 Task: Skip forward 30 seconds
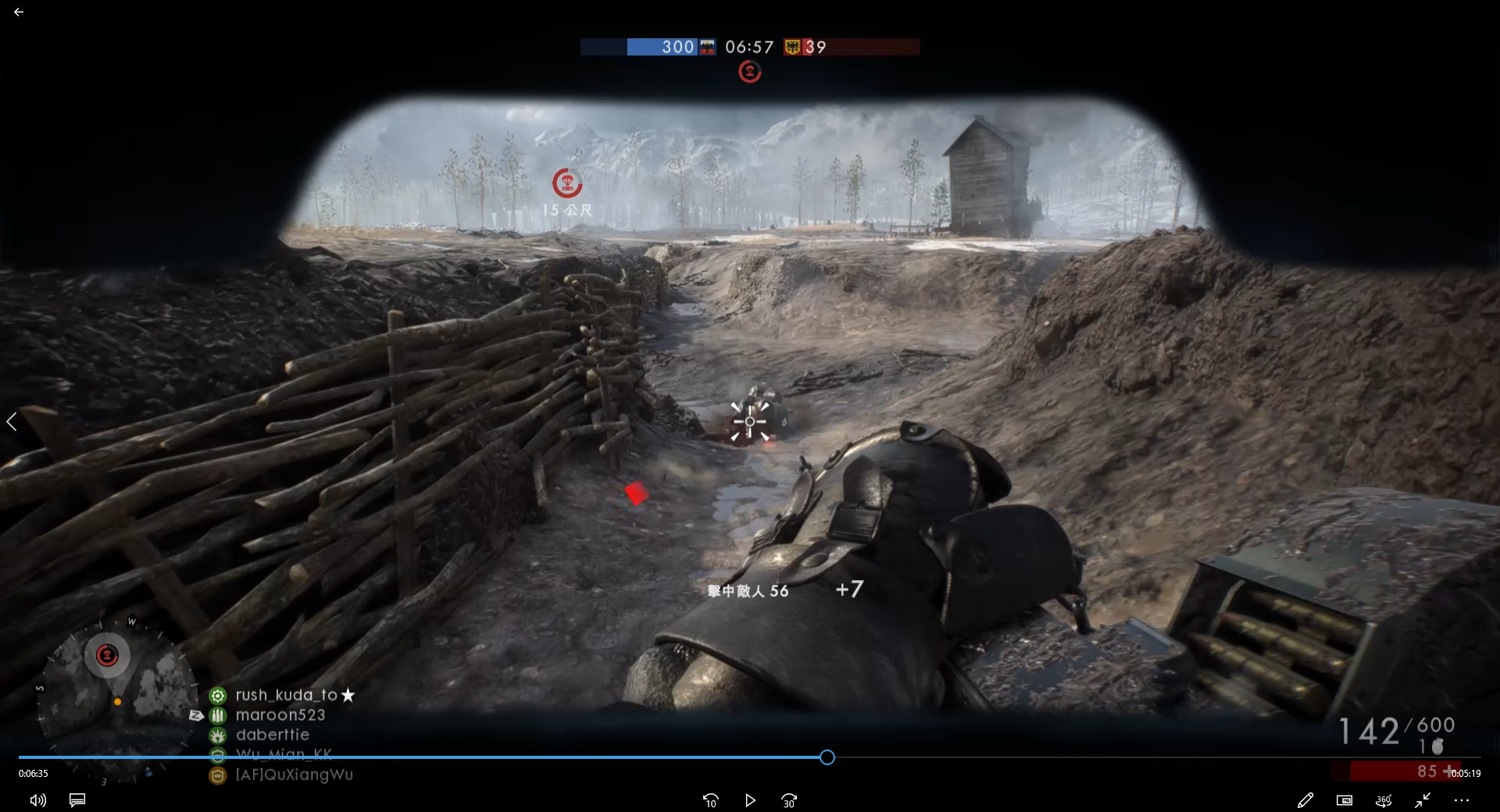788,800
